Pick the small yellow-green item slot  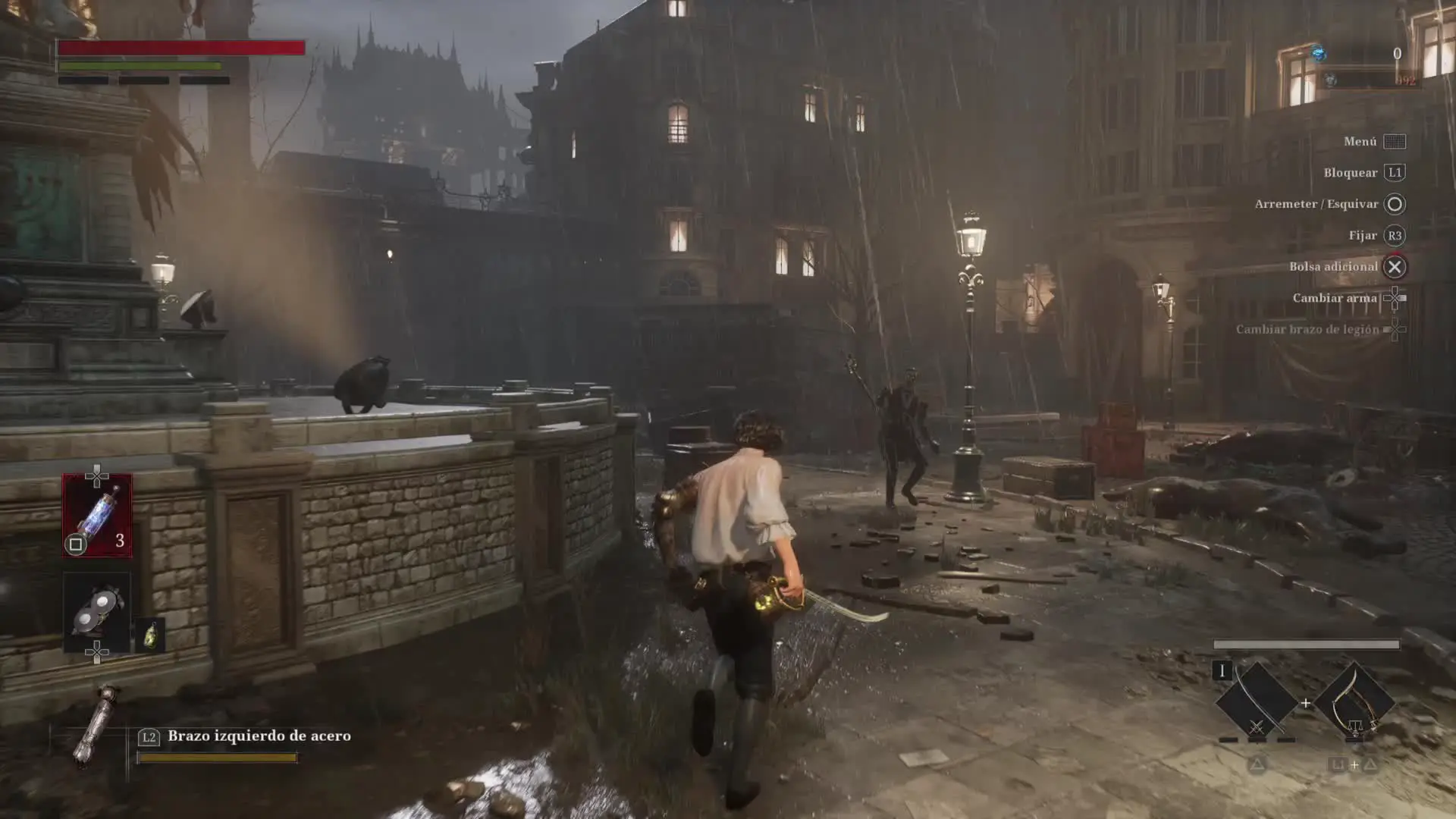150,635
